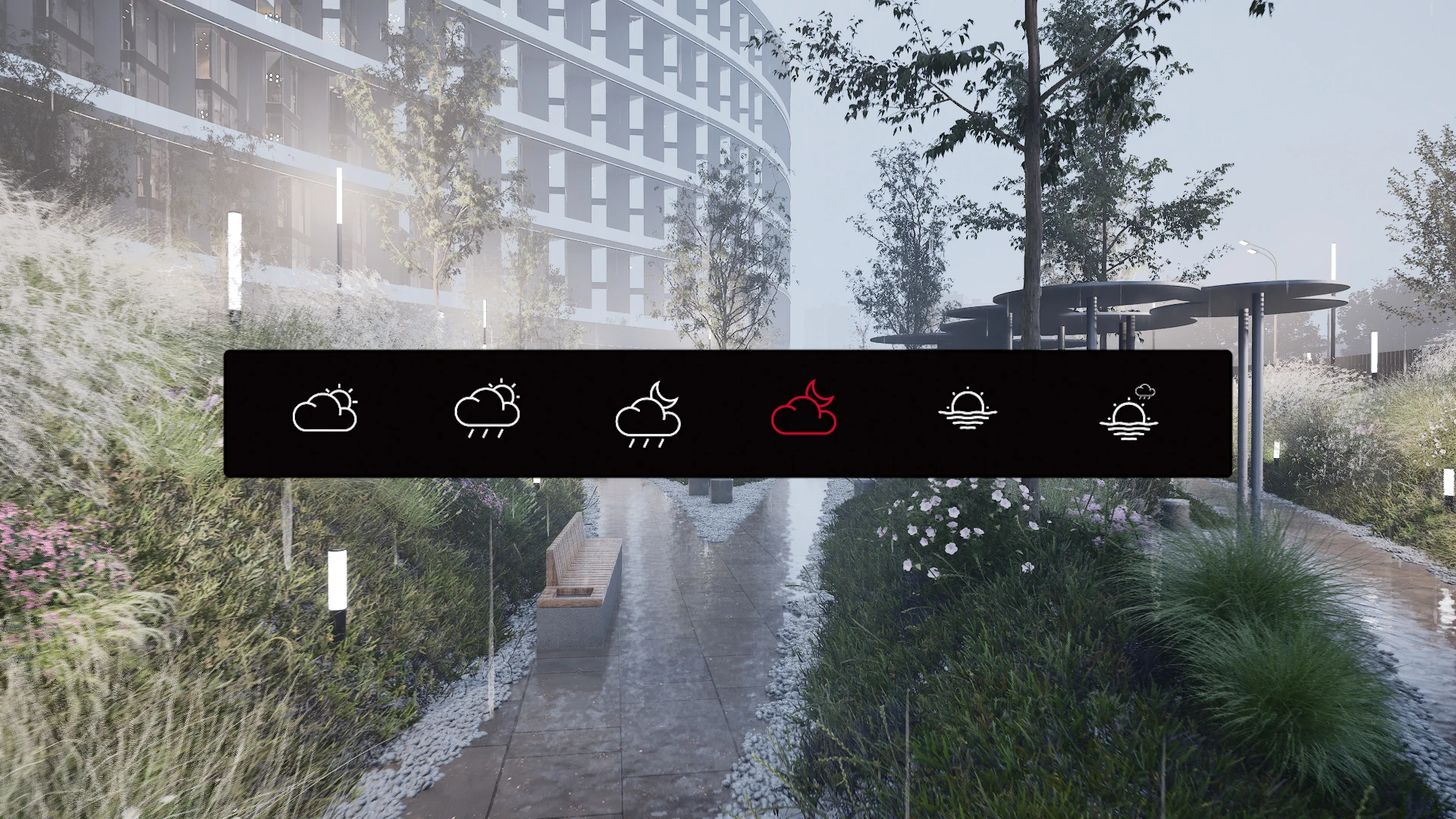
Task: Switch to the rainy night weather icon
Action: coord(648,414)
